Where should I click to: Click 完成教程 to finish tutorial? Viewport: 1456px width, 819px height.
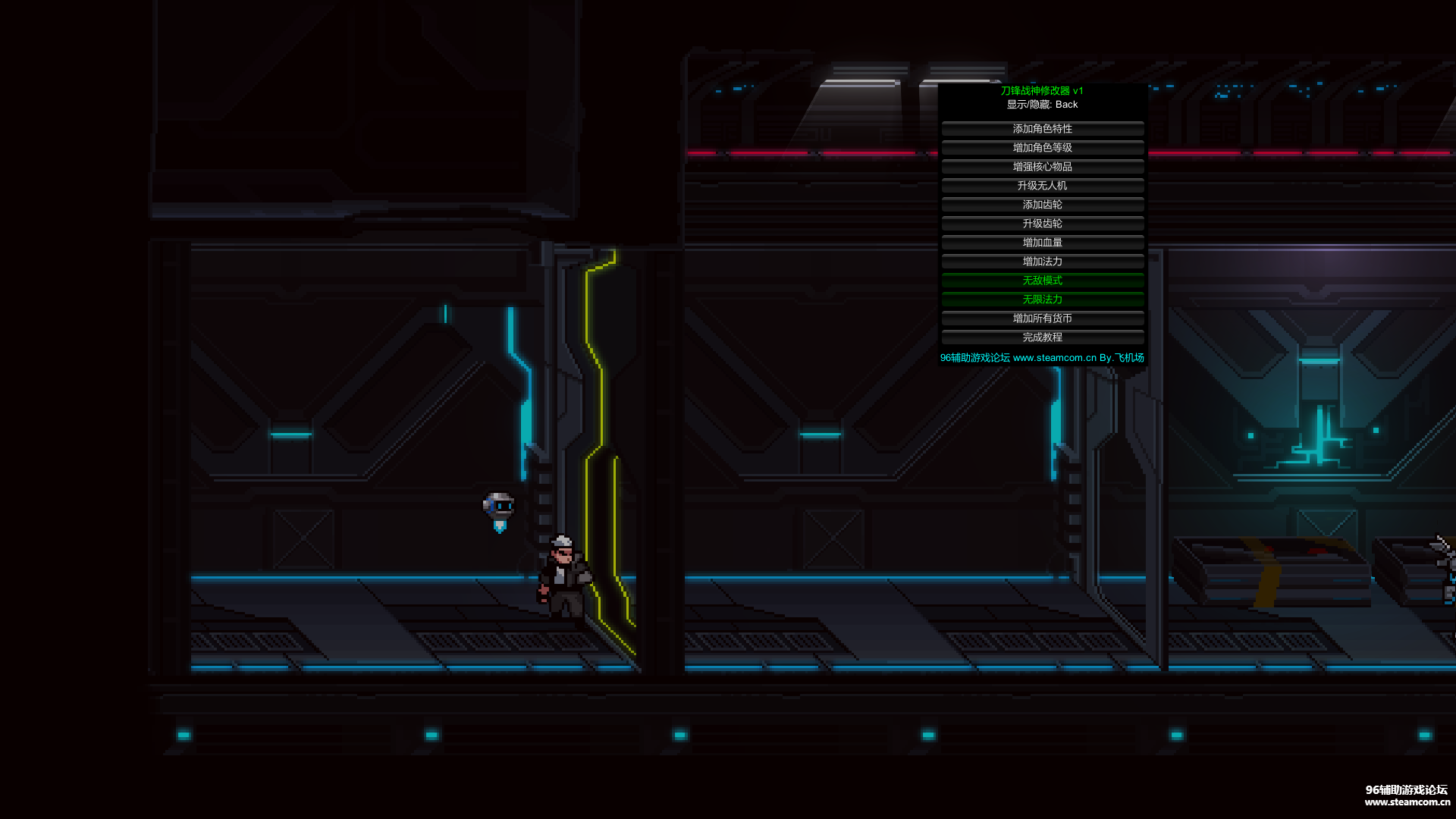[x=1042, y=337]
